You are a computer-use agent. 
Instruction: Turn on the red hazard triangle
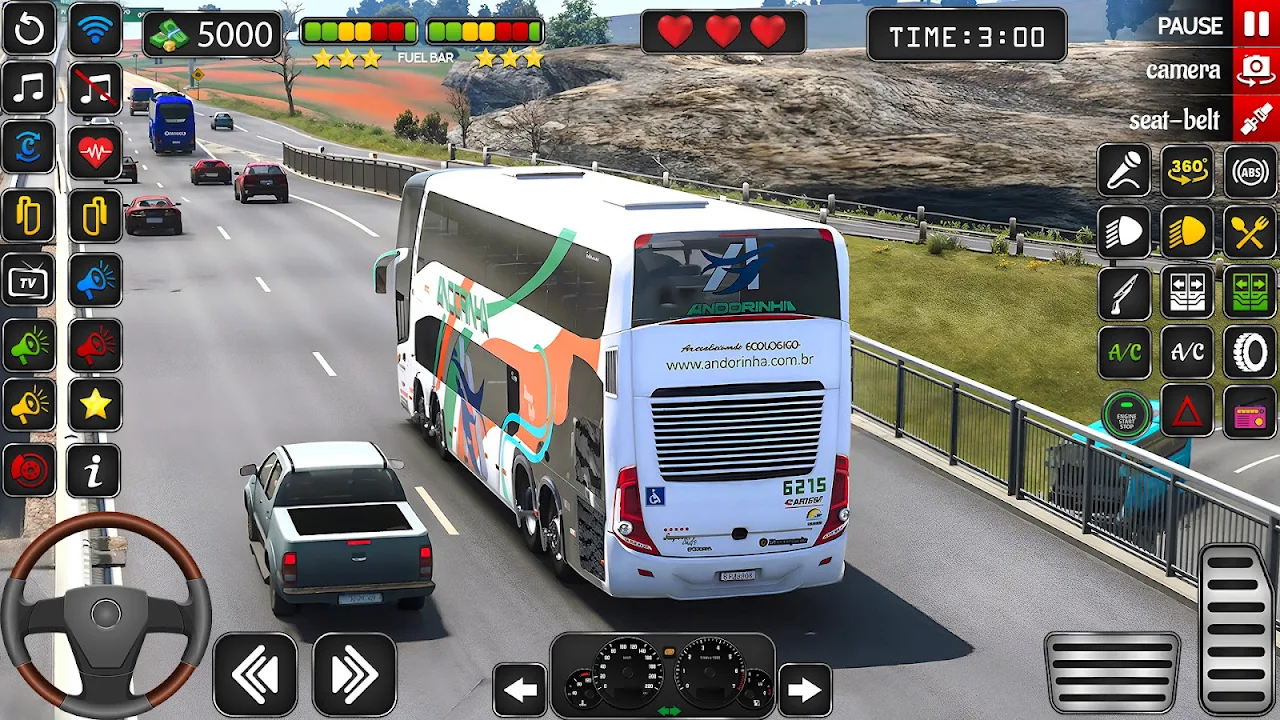click(x=1187, y=411)
